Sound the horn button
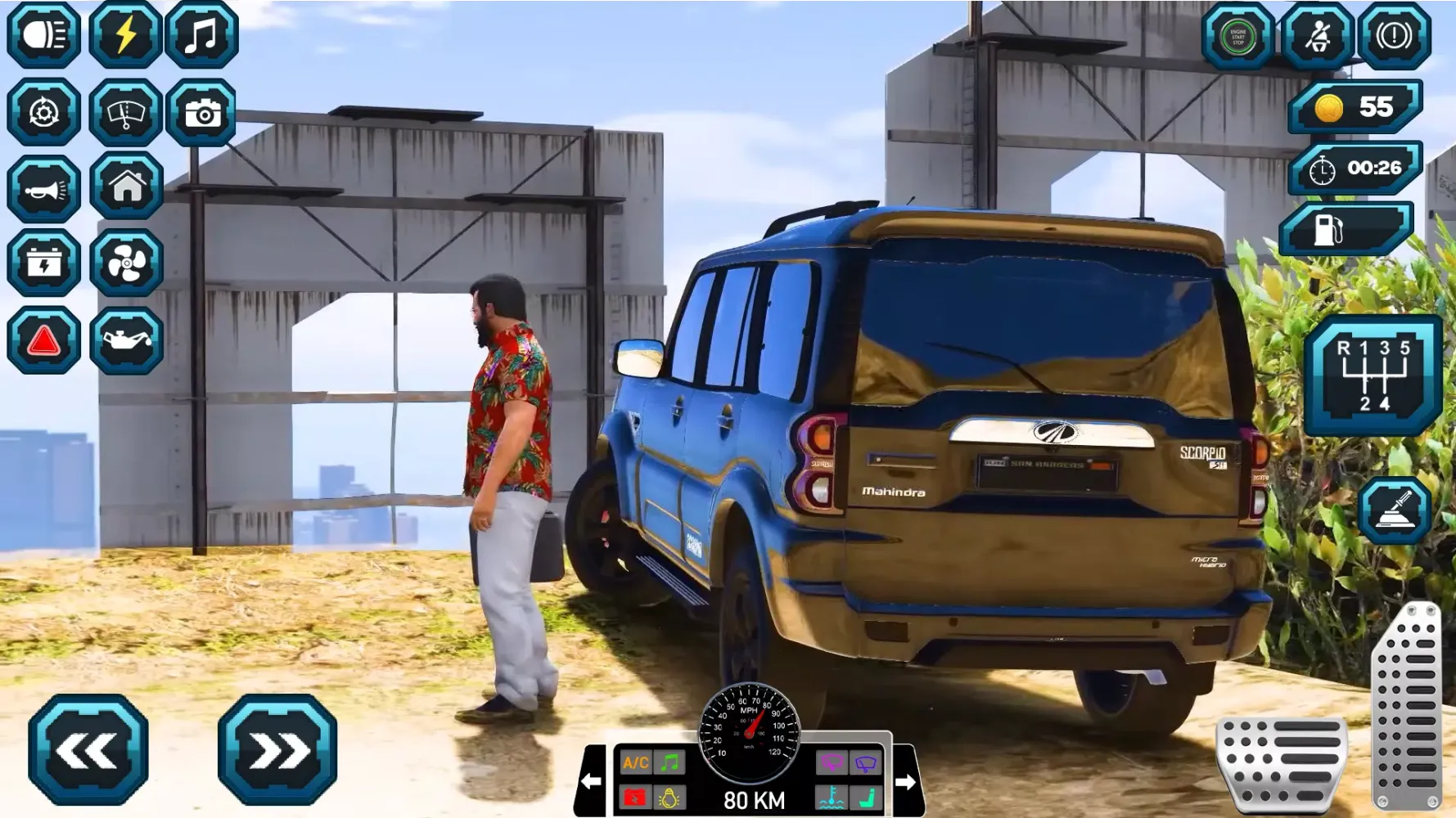 pos(44,189)
